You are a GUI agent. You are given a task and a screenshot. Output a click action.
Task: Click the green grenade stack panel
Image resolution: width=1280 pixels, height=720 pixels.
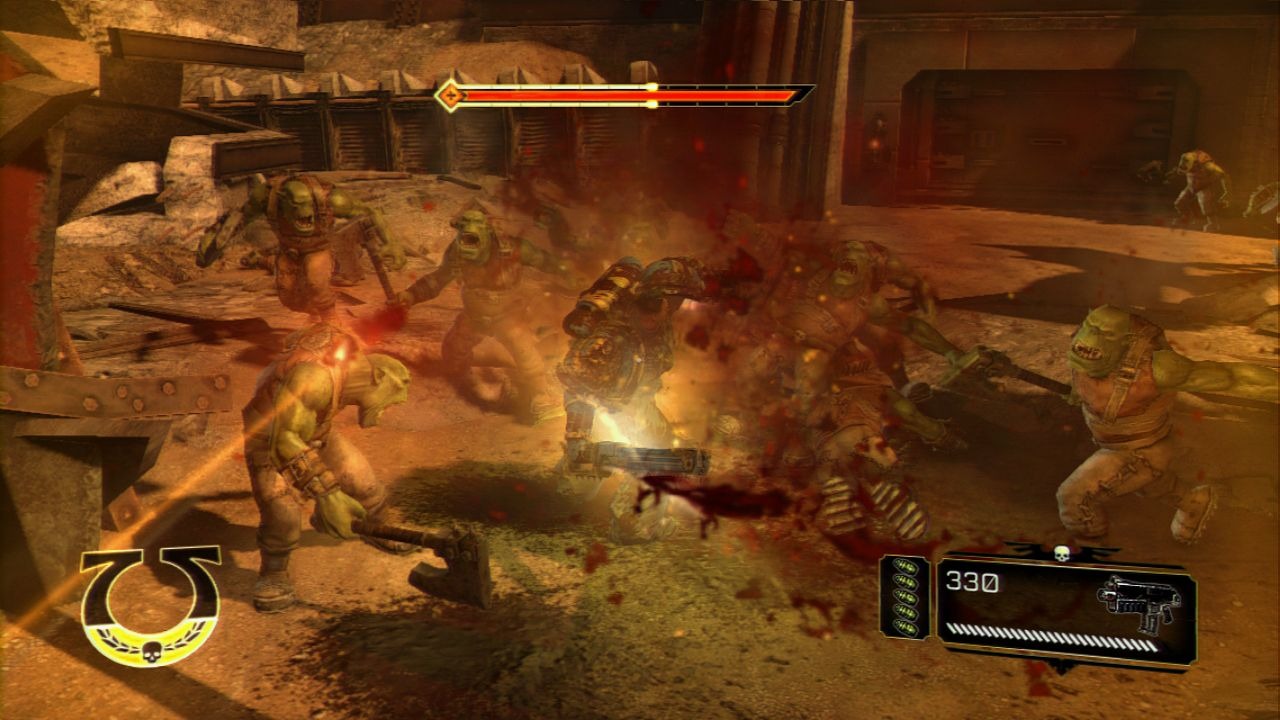coord(904,597)
